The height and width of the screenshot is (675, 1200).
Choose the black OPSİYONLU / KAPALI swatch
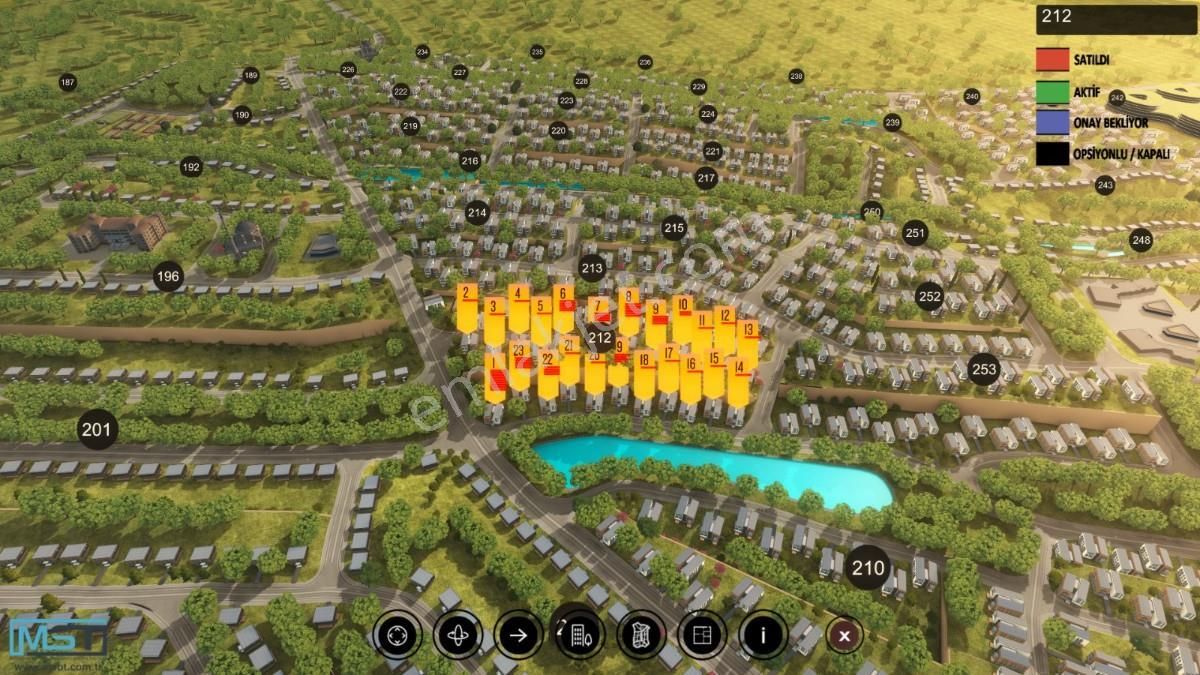[1052, 153]
